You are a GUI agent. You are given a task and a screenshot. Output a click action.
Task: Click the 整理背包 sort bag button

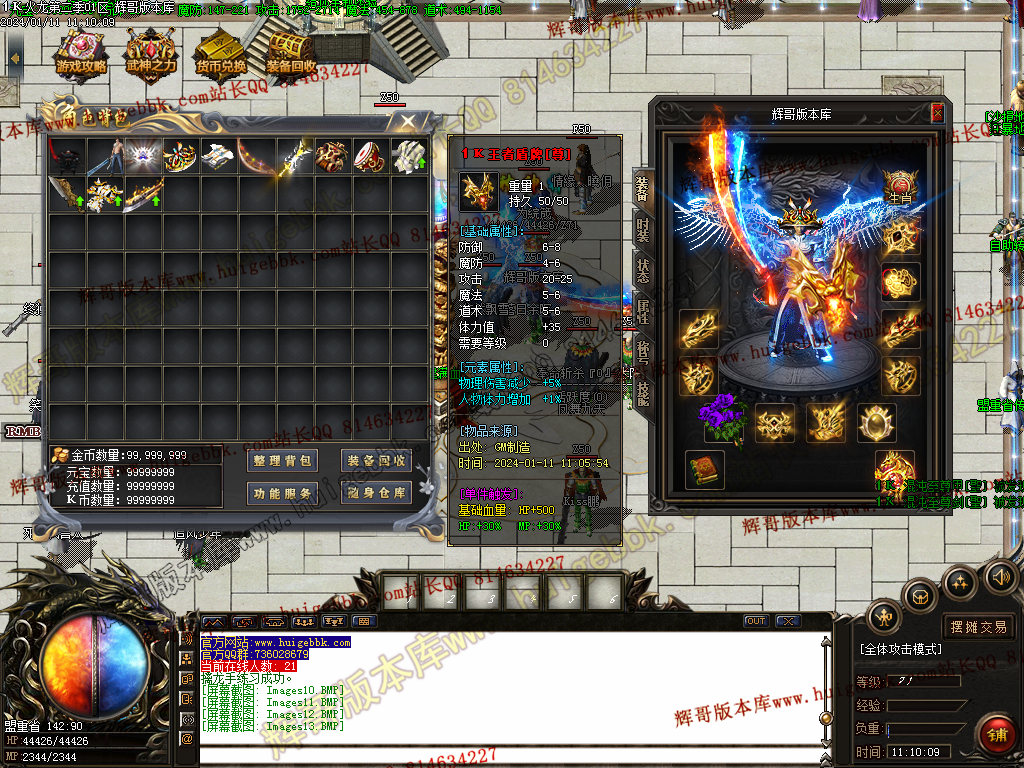pos(283,461)
